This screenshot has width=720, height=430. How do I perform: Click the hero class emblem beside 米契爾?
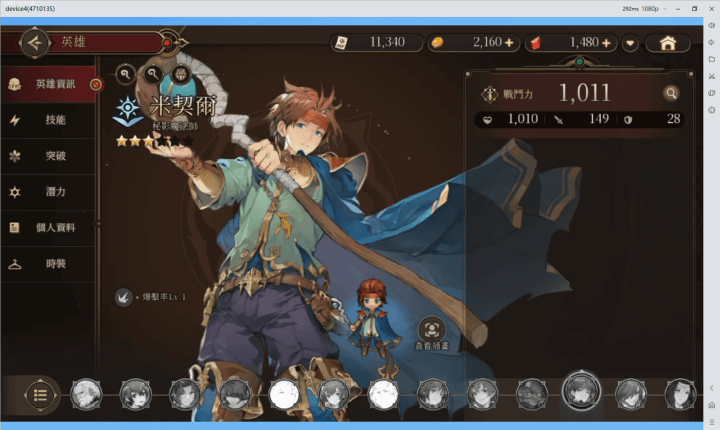point(128,108)
